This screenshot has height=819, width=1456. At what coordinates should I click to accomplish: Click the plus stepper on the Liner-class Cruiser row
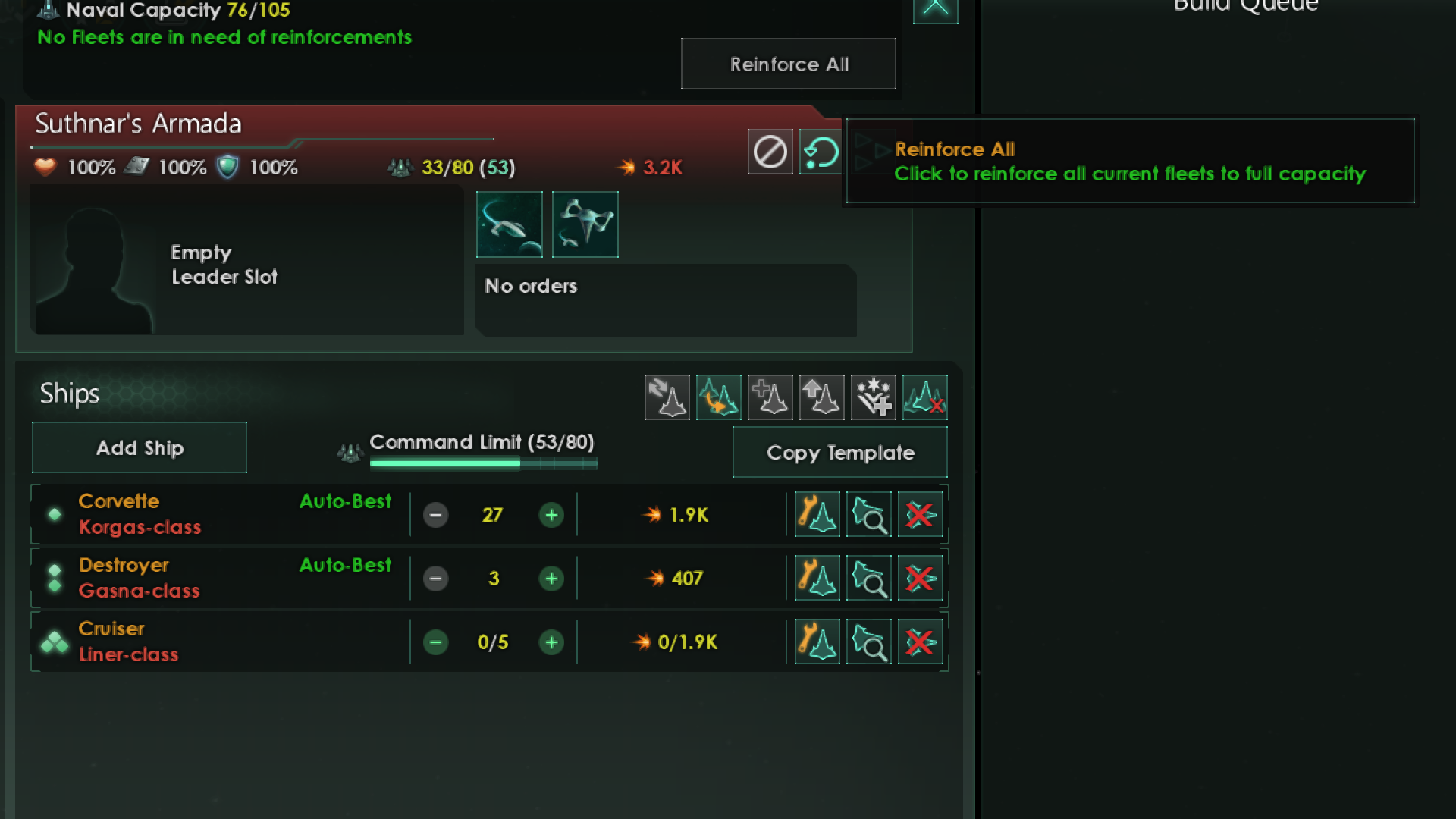click(552, 642)
